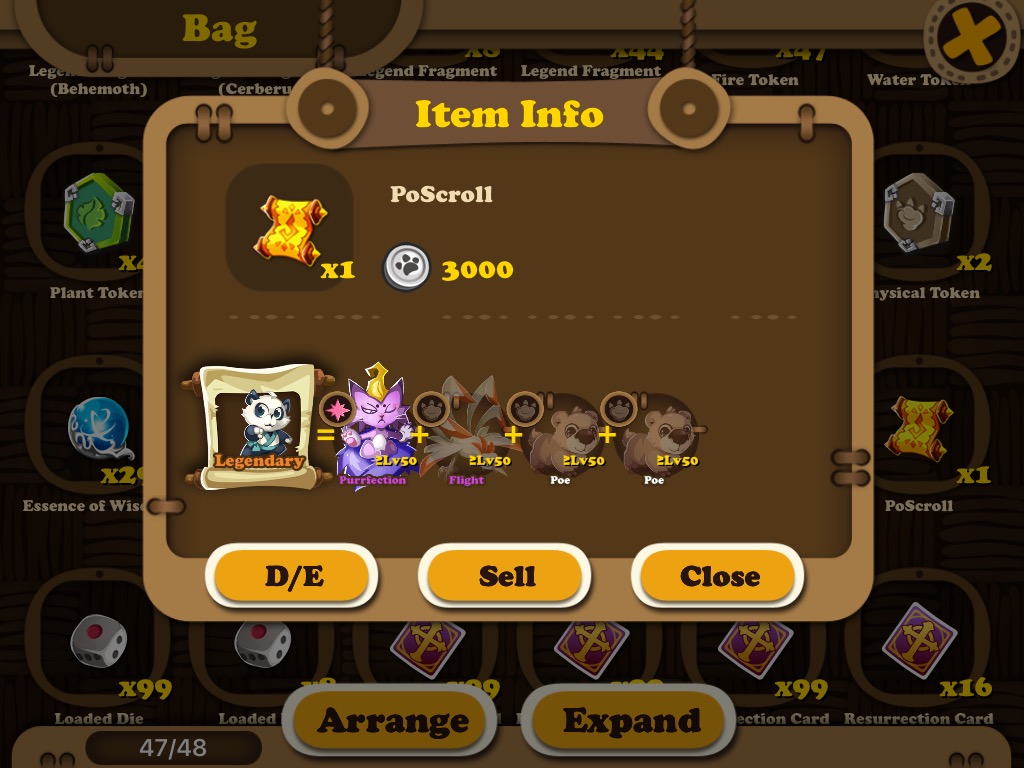Expand the bag capacity
The image size is (1024, 768).
[631, 720]
